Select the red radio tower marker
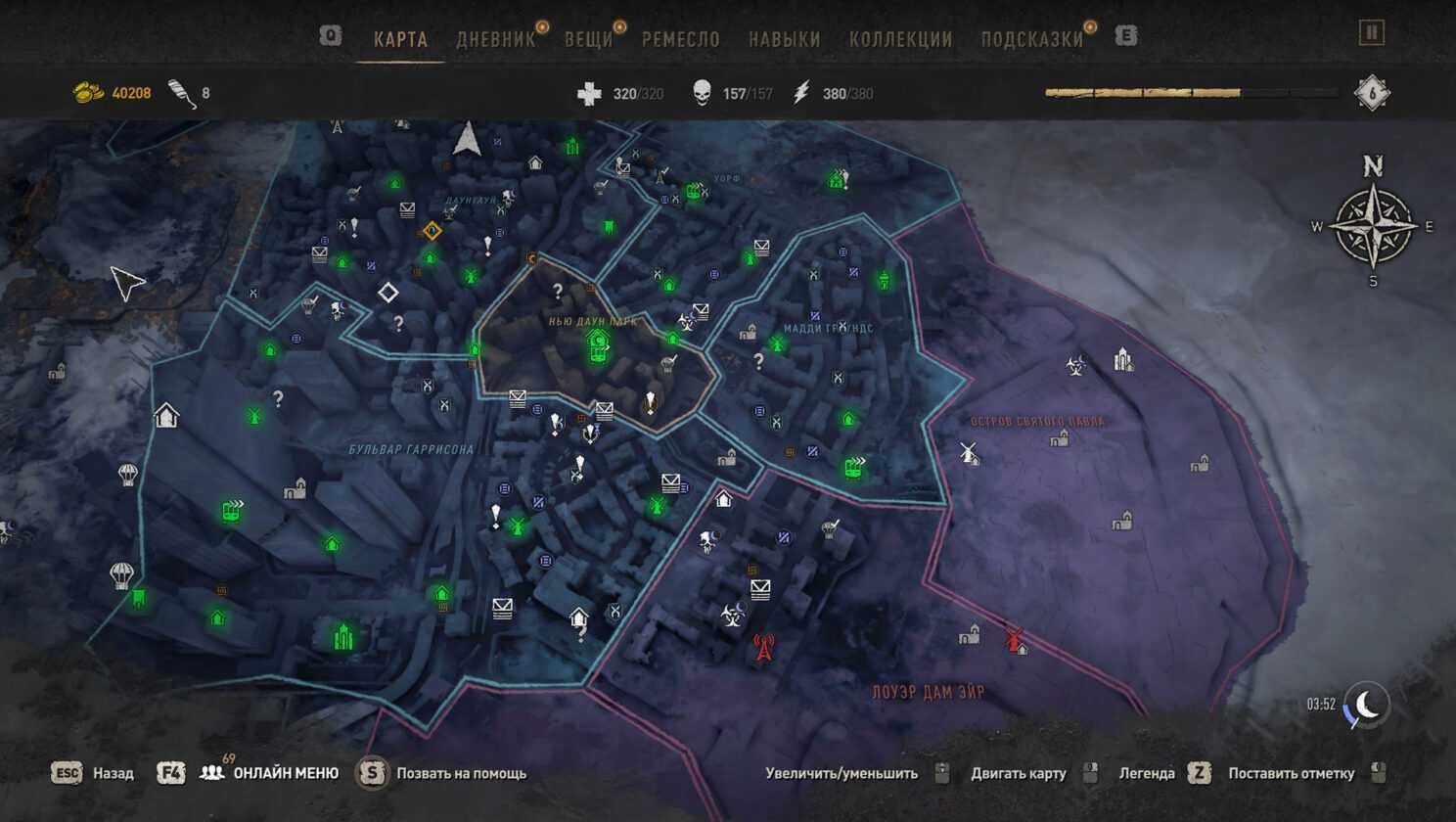The image size is (1456, 822). coord(763,647)
